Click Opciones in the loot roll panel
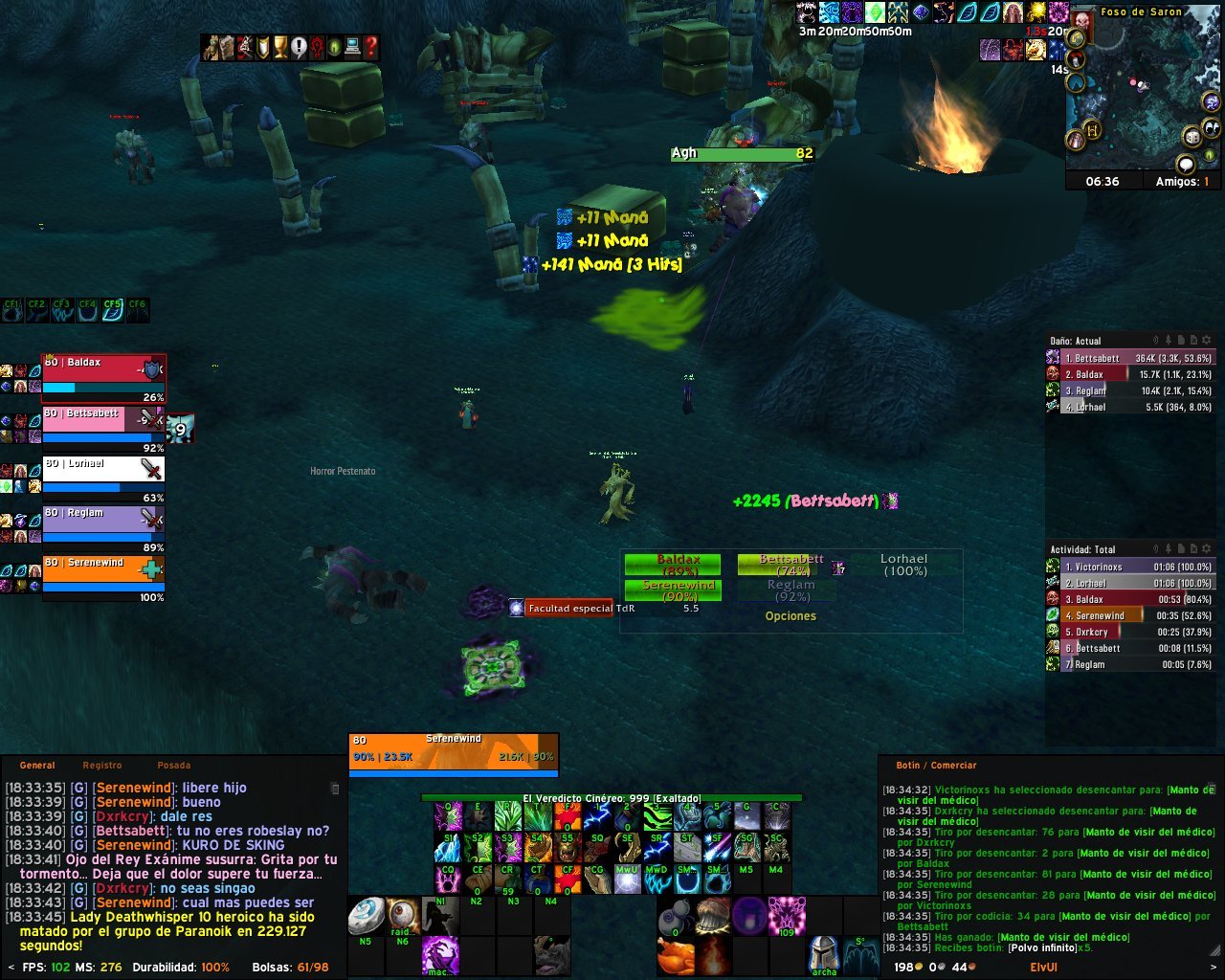The width and height of the screenshot is (1225, 980). pyautogui.click(x=791, y=616)
